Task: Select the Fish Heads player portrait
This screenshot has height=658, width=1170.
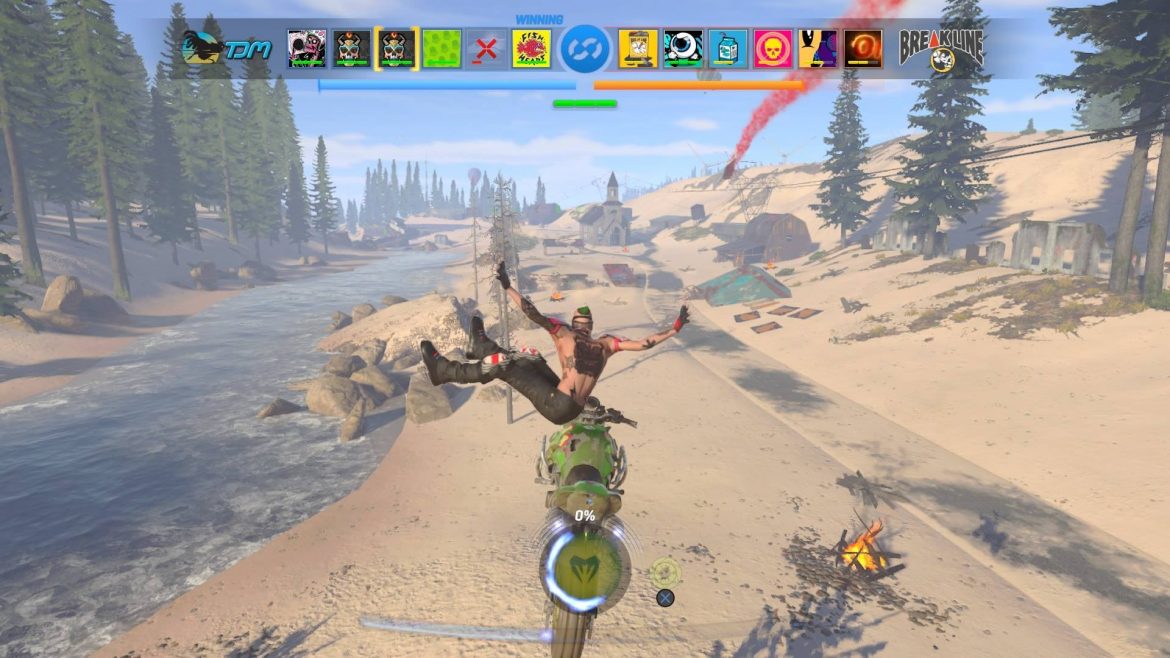Action: tap(531, 48)
